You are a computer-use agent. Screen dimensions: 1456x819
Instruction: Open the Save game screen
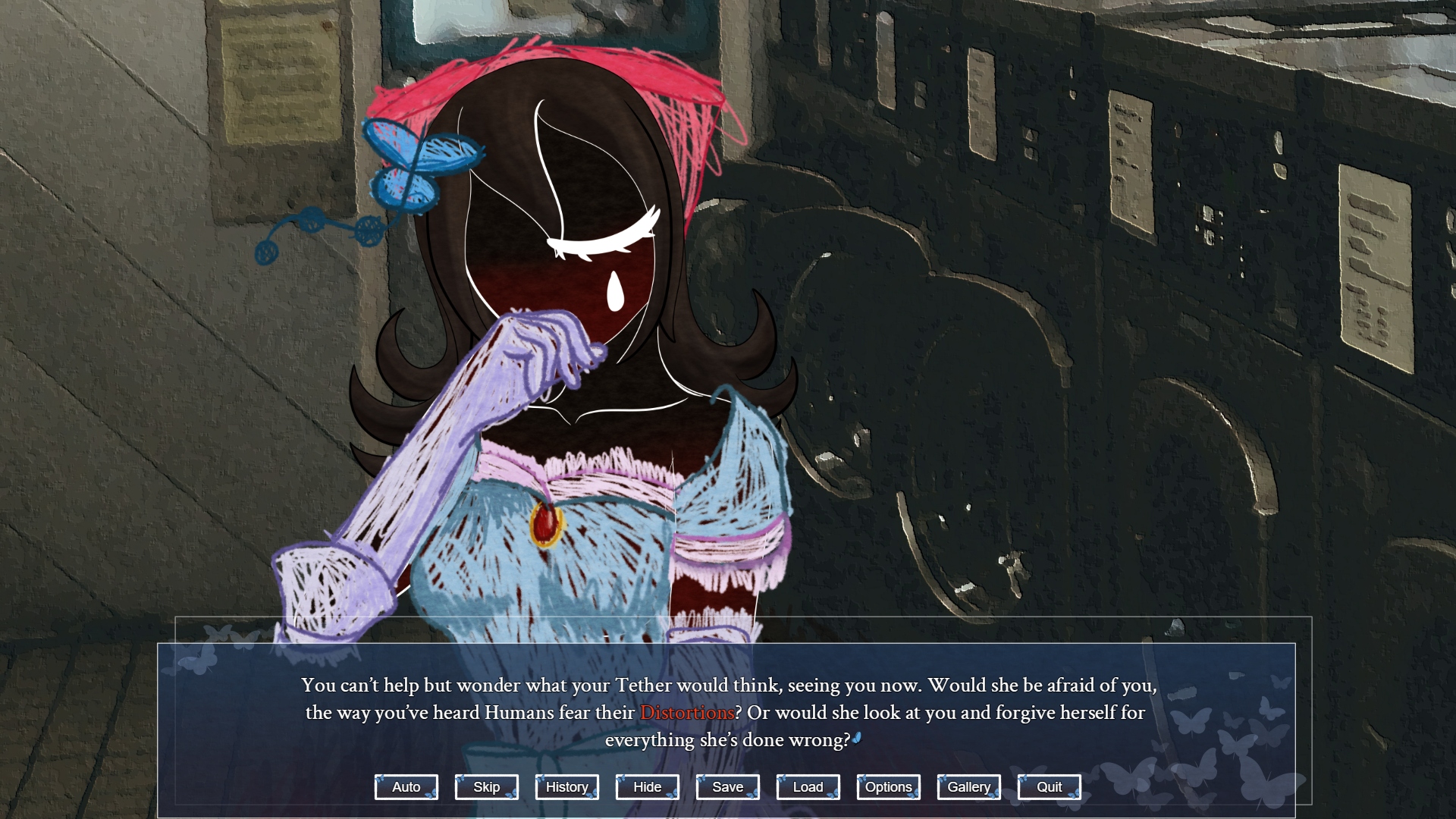click(727, 787)
